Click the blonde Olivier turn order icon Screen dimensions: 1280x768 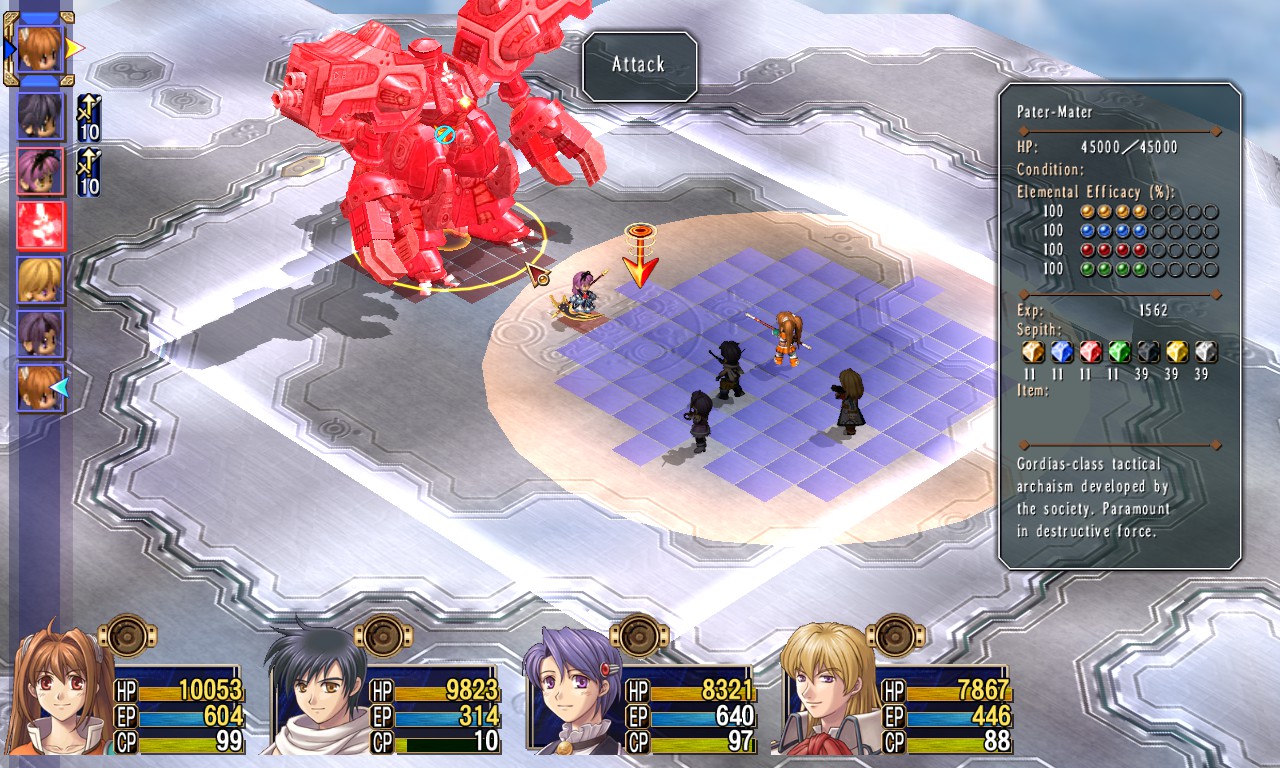41,280
